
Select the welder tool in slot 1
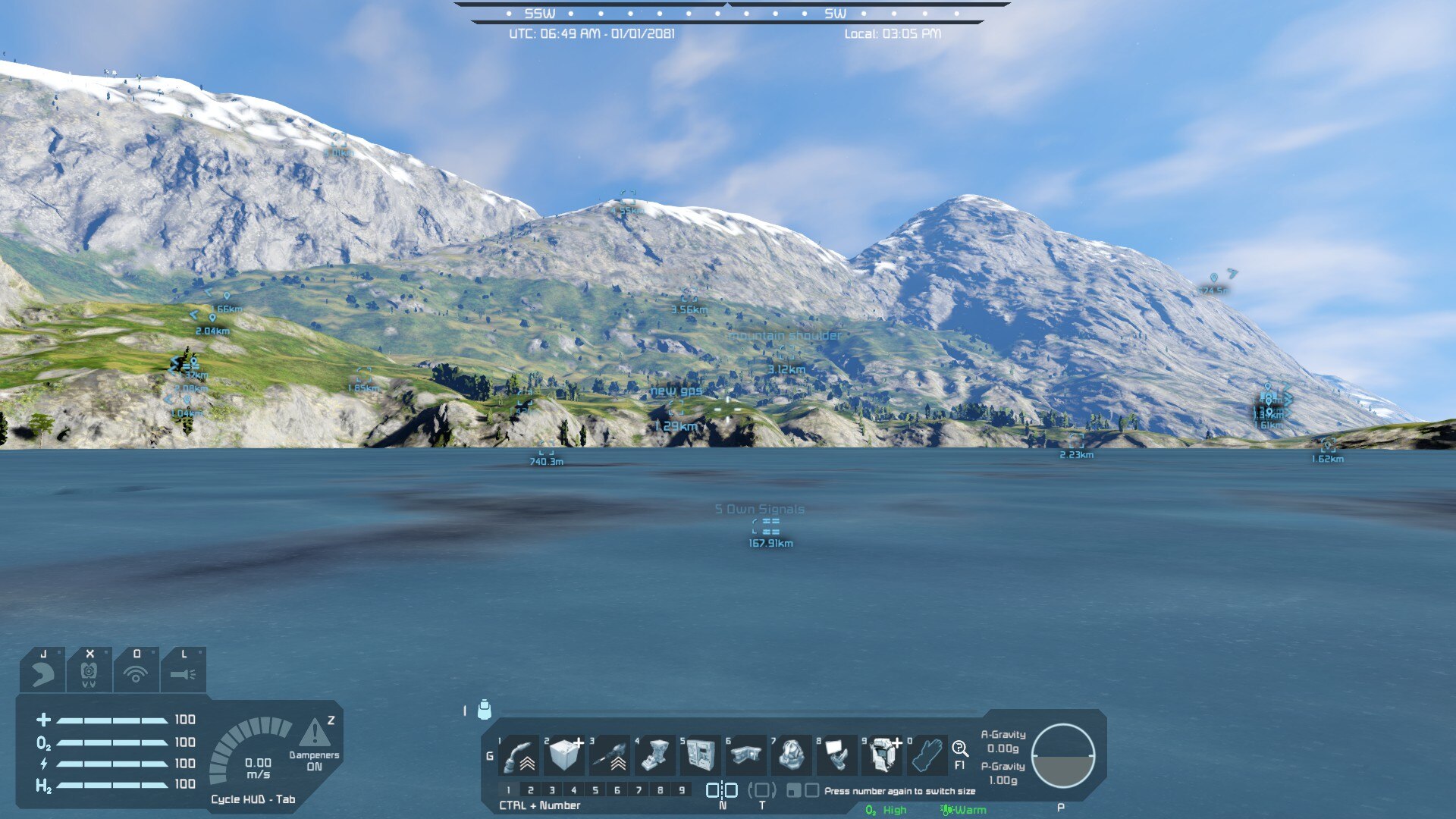pyautogui.click(x=519, y=755)
